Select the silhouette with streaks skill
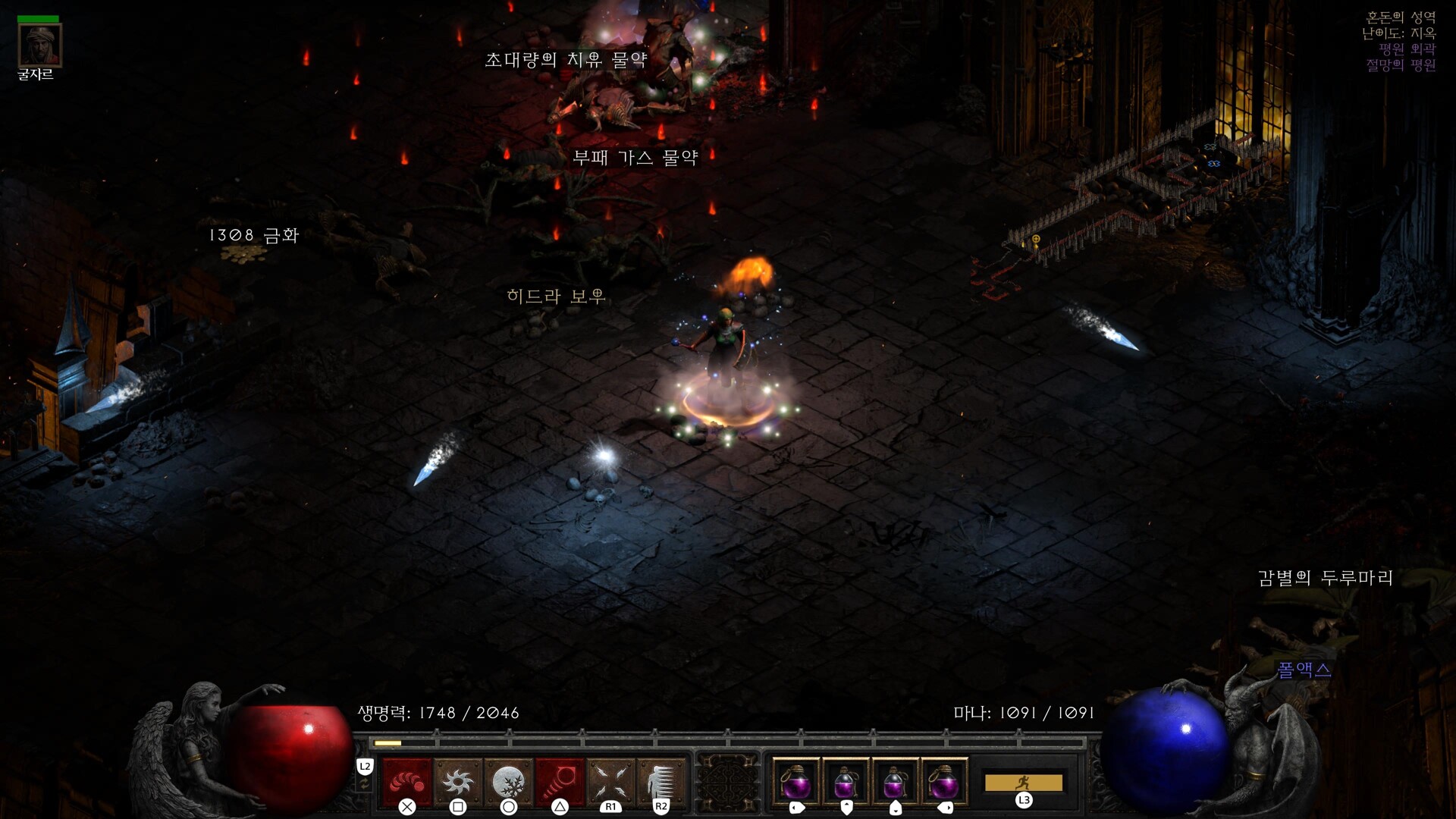Screen dimensions: 1456x819 [661, 781]
